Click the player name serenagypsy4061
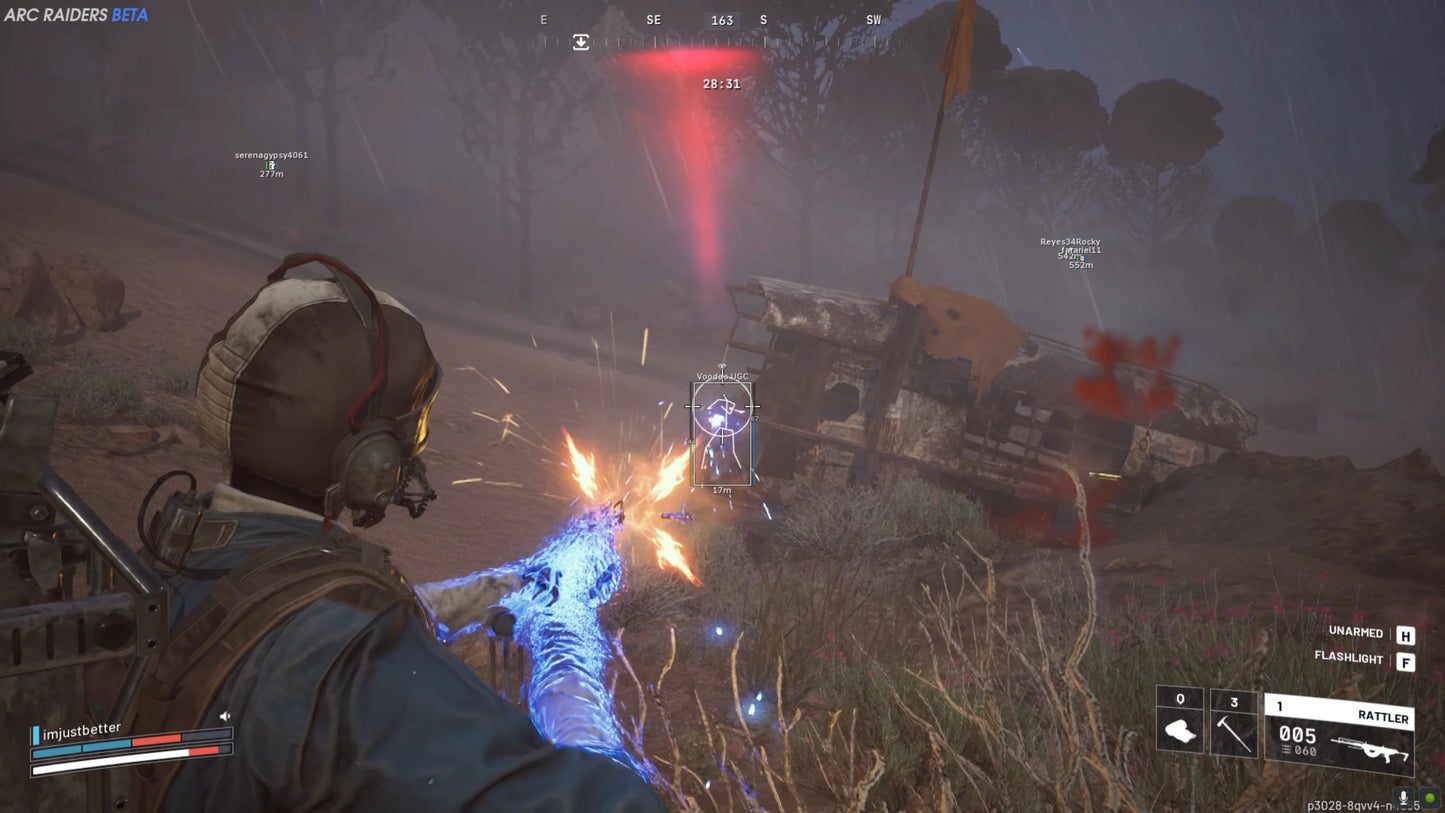The height and width of the screenshot is (813, 1445). click(272, 156)
